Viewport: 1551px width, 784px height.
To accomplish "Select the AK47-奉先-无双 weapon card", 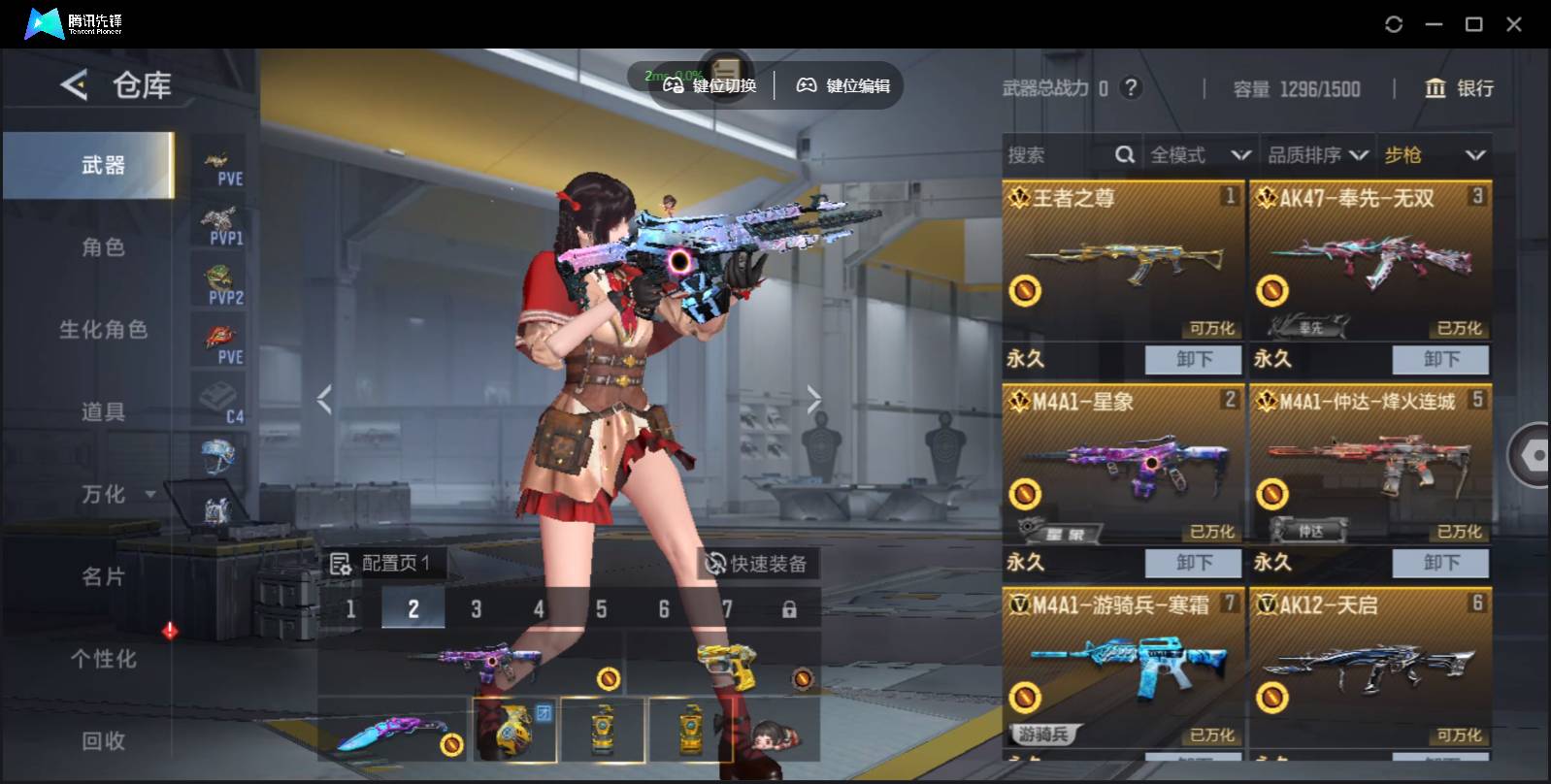I will [1369, 262].
